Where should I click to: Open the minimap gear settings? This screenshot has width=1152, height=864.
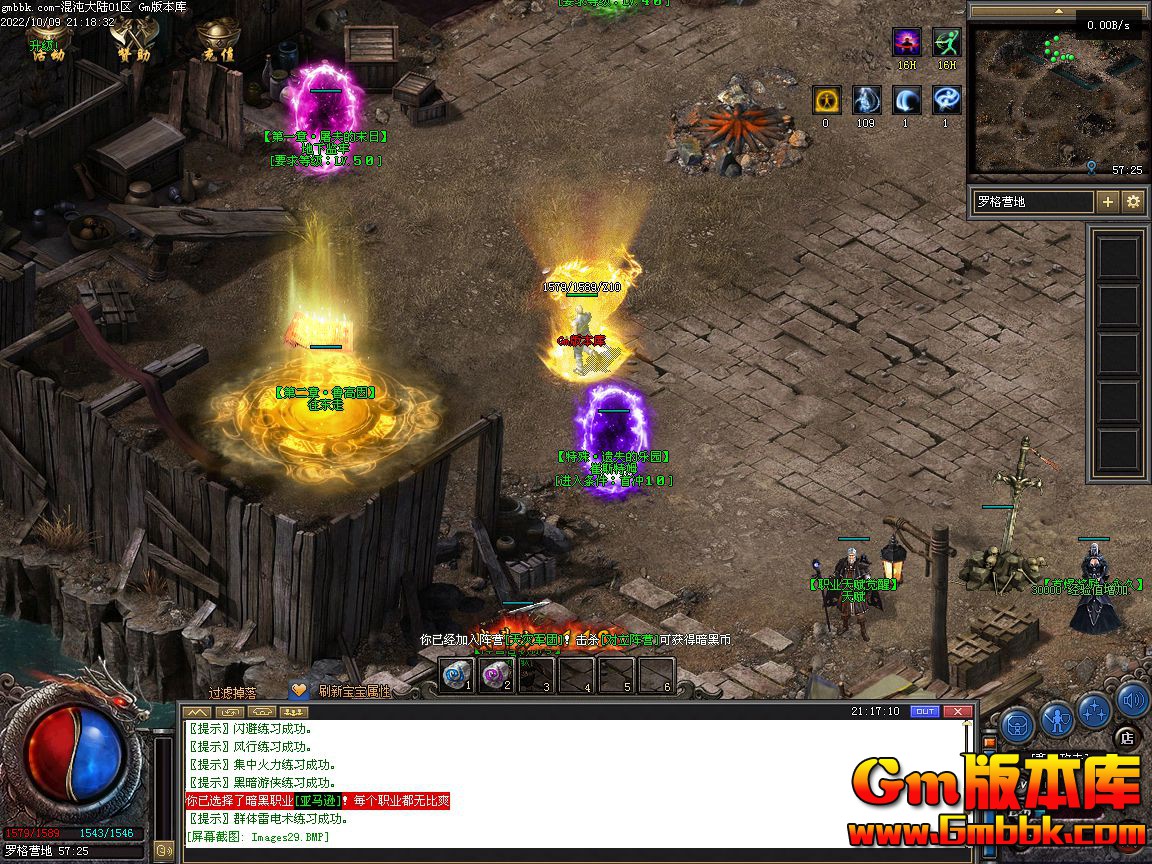coord(1133,201)
